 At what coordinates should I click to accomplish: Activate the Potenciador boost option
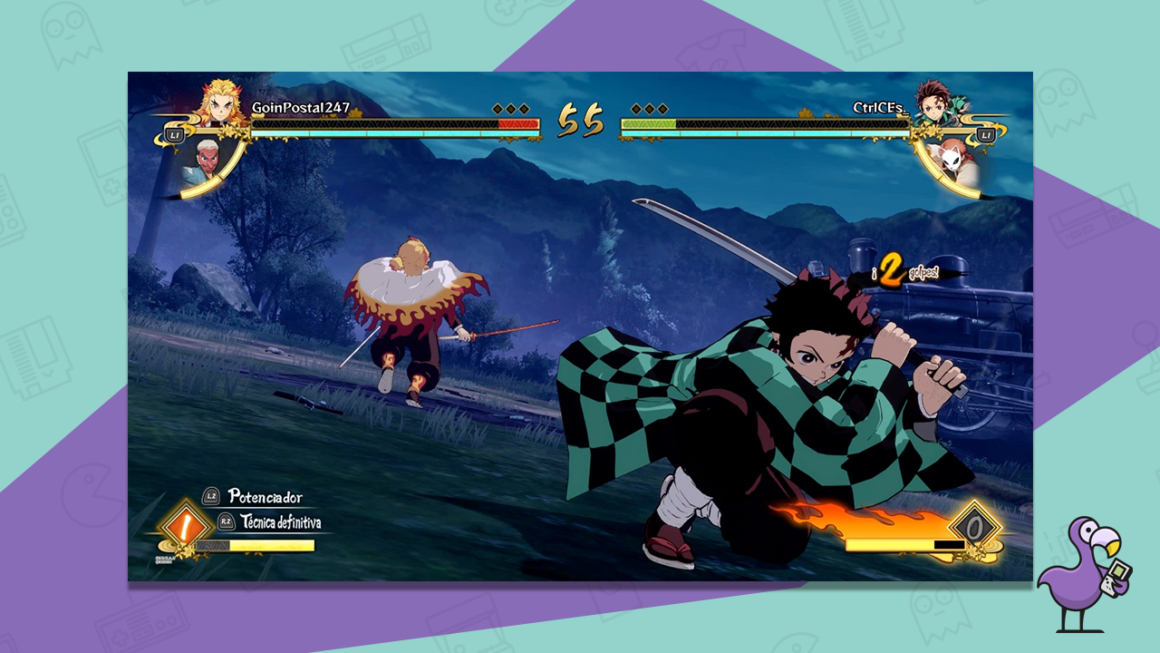pos(264,497)
